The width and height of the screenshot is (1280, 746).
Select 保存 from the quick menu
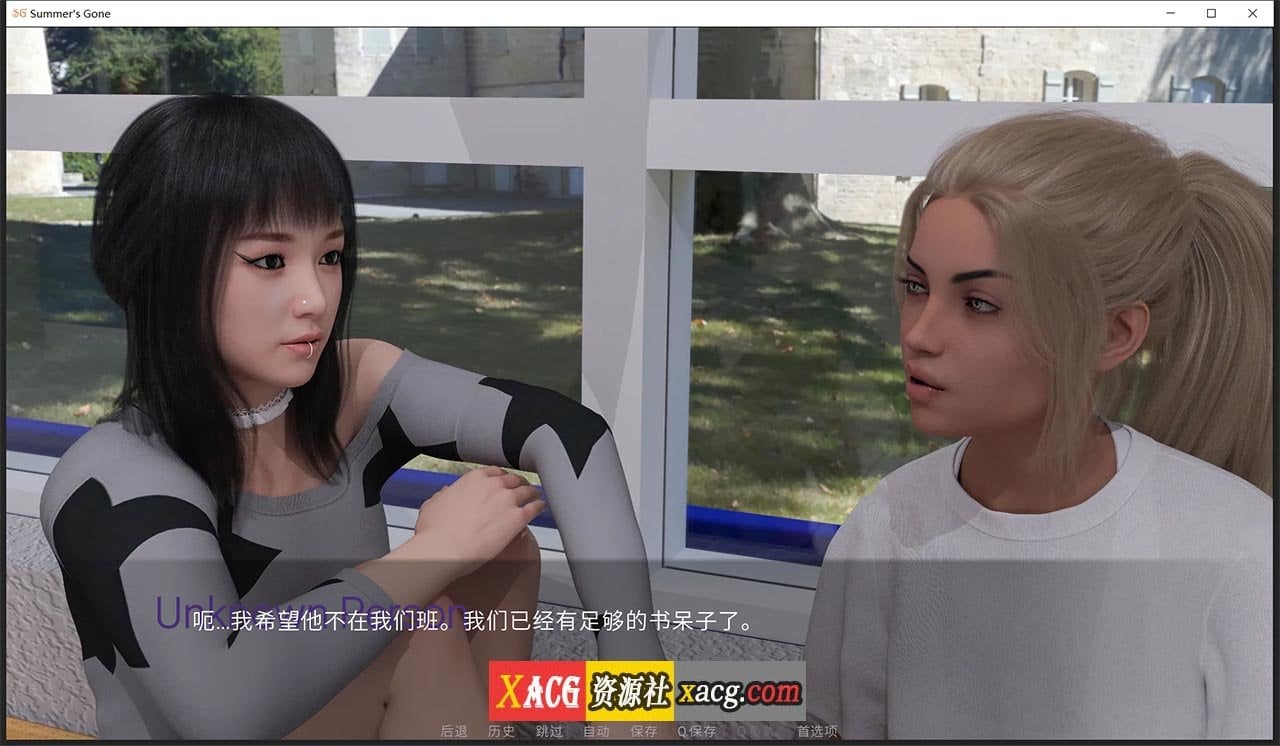(x=644, y=731)
